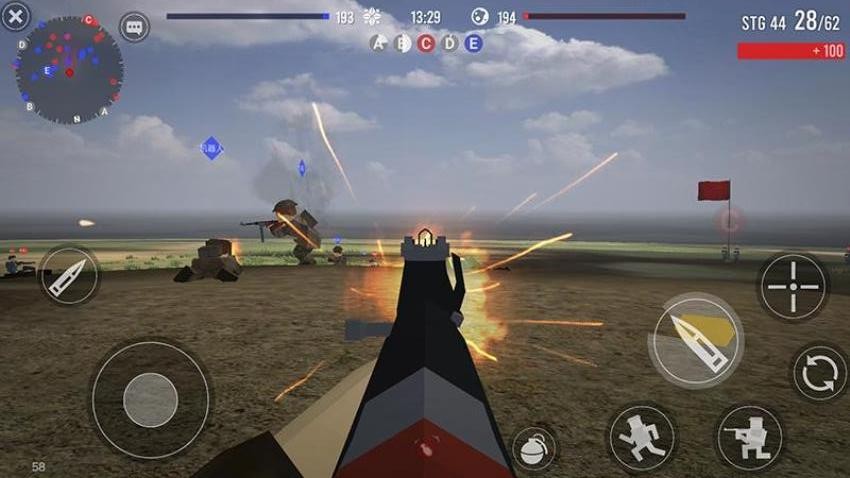Aim down sights with the crosshair button
This screenshot has width=850, height=478.
[x=792, y=287]
